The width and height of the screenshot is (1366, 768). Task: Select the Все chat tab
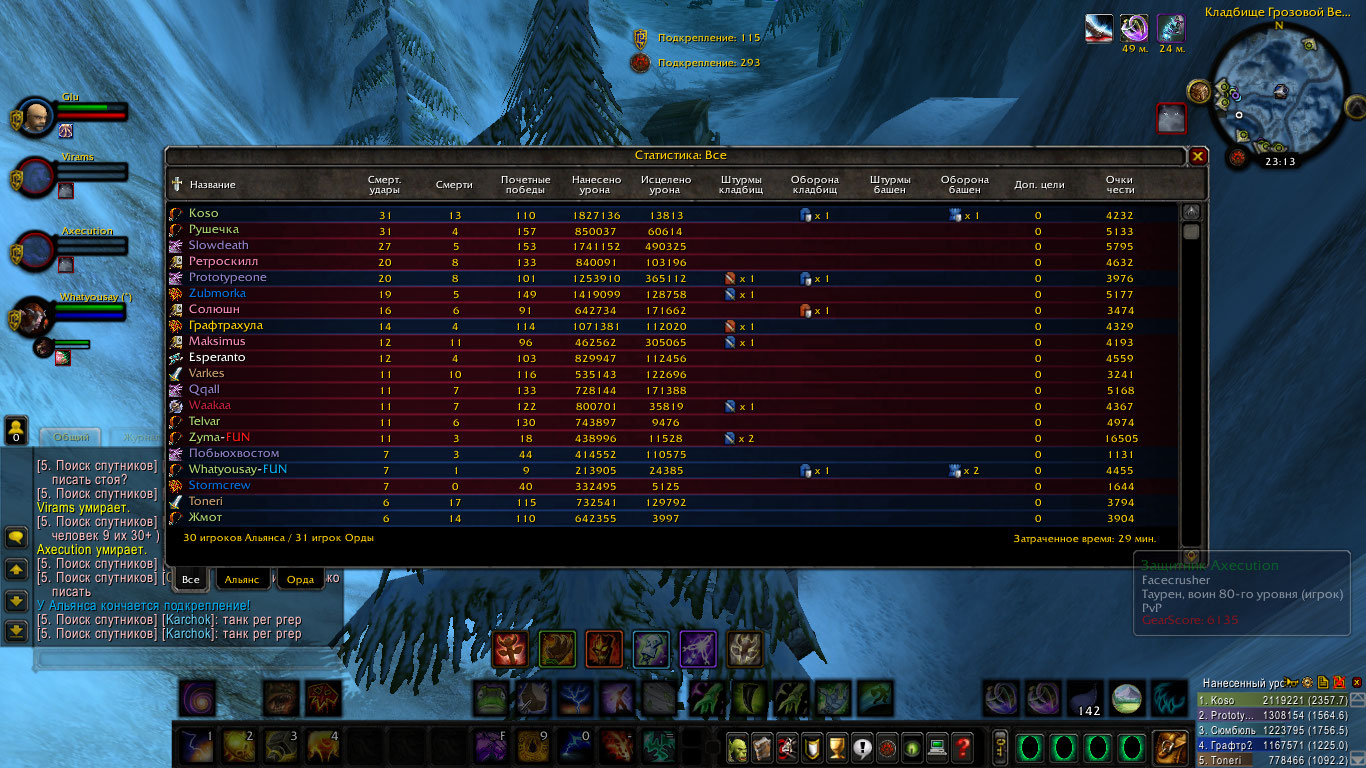pyautogui.click(x=190, y=579)
